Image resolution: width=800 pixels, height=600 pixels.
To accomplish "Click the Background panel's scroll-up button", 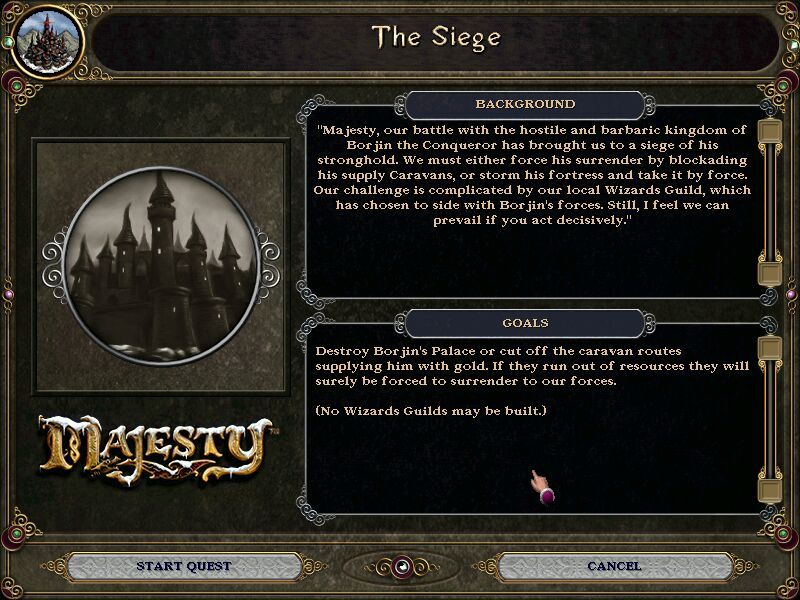I will tap(769, 132).
